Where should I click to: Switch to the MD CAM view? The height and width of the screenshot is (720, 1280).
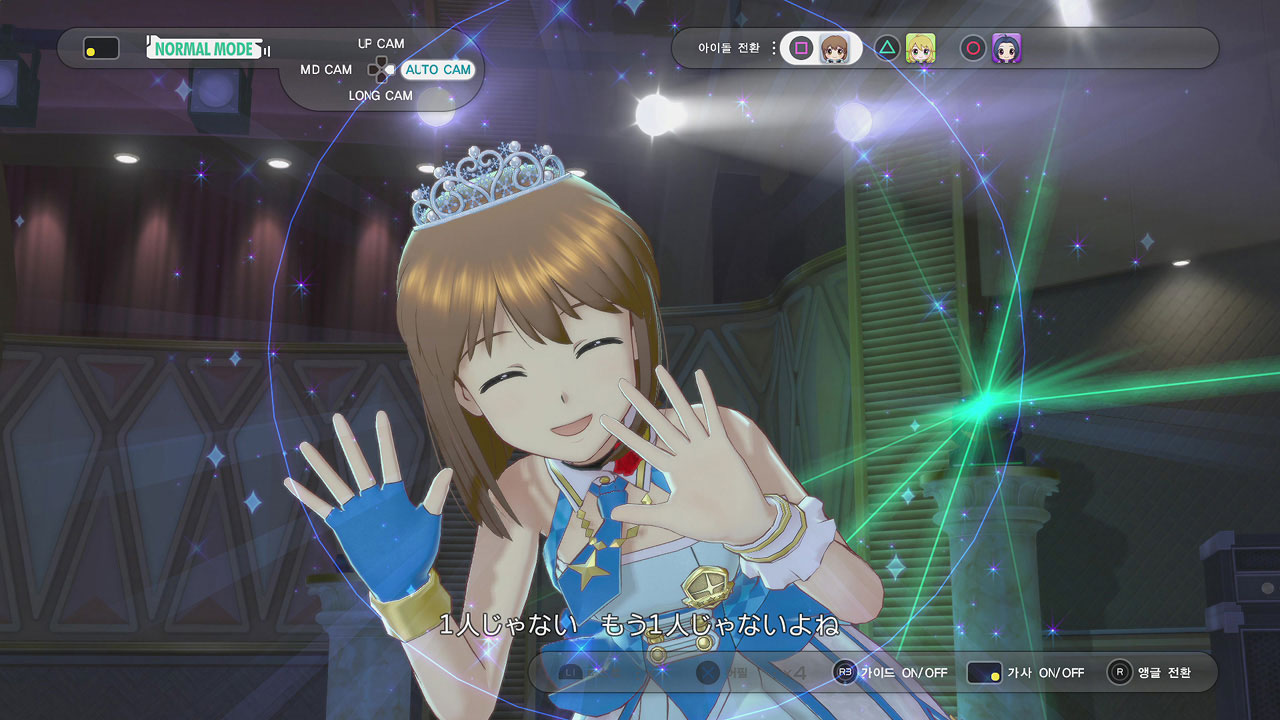tap(326, 70)
